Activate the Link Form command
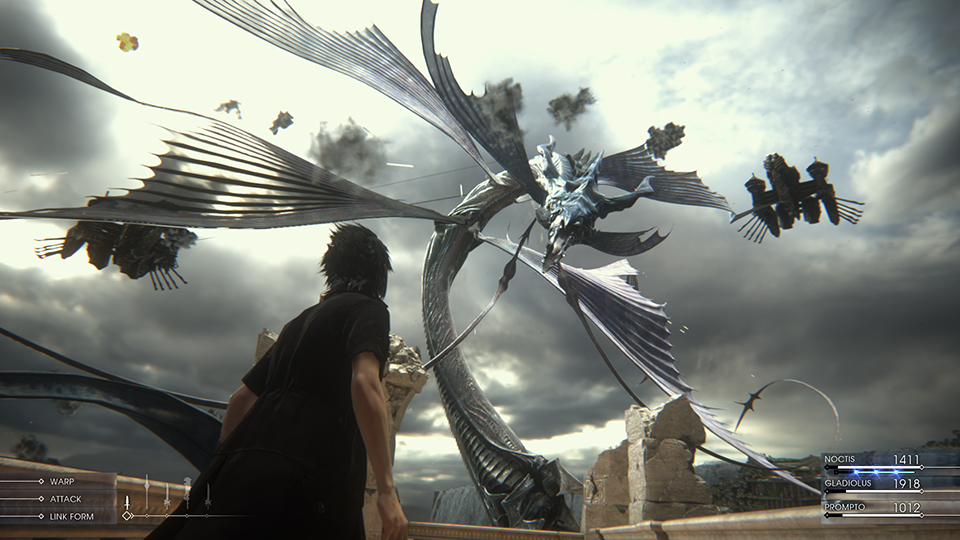This screenshot has width=960, height=540. (71, 516)
